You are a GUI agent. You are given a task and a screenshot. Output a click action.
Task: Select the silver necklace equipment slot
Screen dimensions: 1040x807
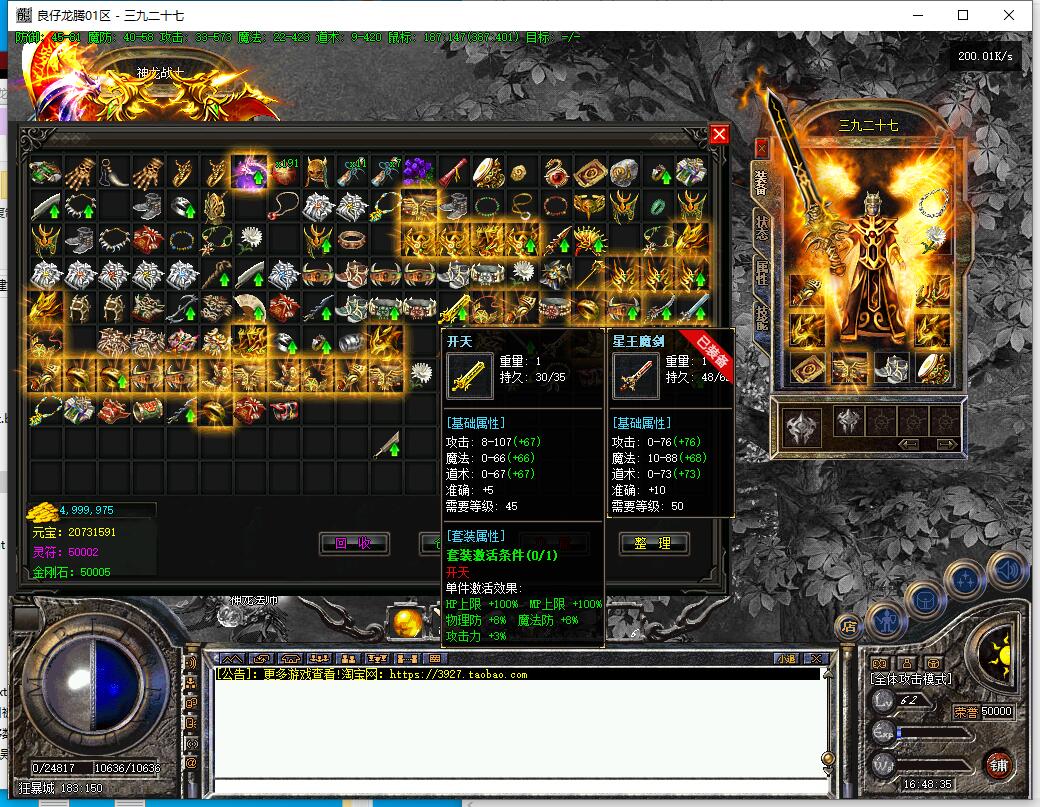pos(932,203)
